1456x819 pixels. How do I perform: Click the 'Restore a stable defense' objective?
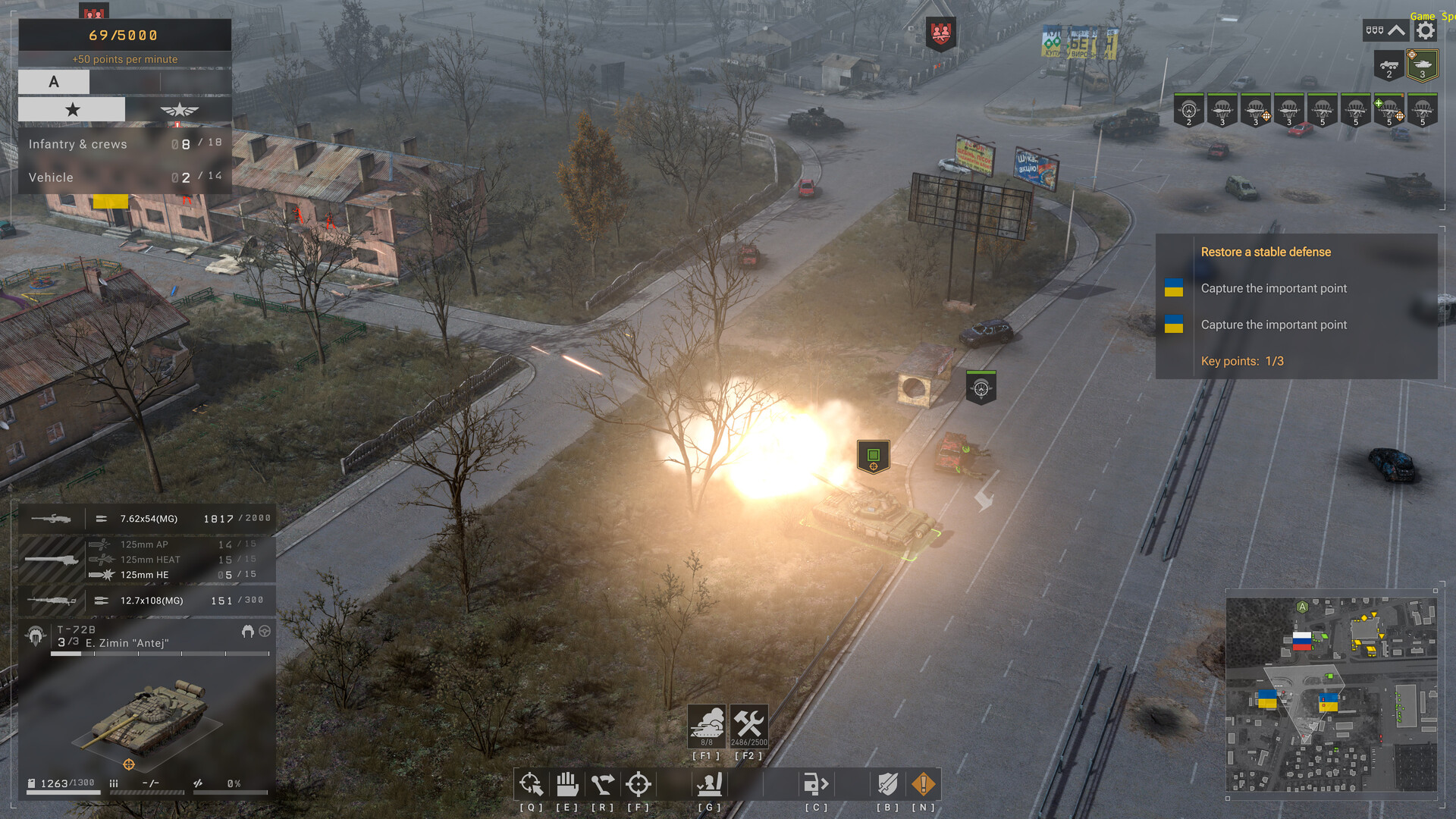(1265, 251)
